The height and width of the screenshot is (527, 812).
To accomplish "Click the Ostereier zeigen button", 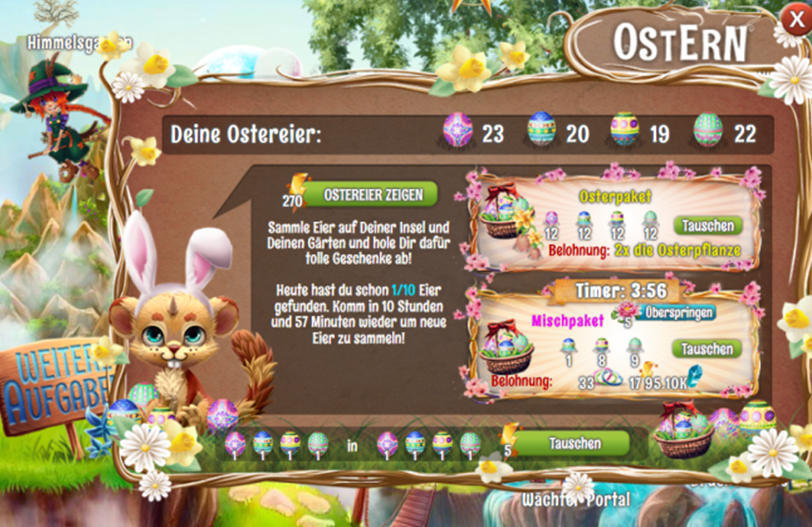I will click(371, 194).
